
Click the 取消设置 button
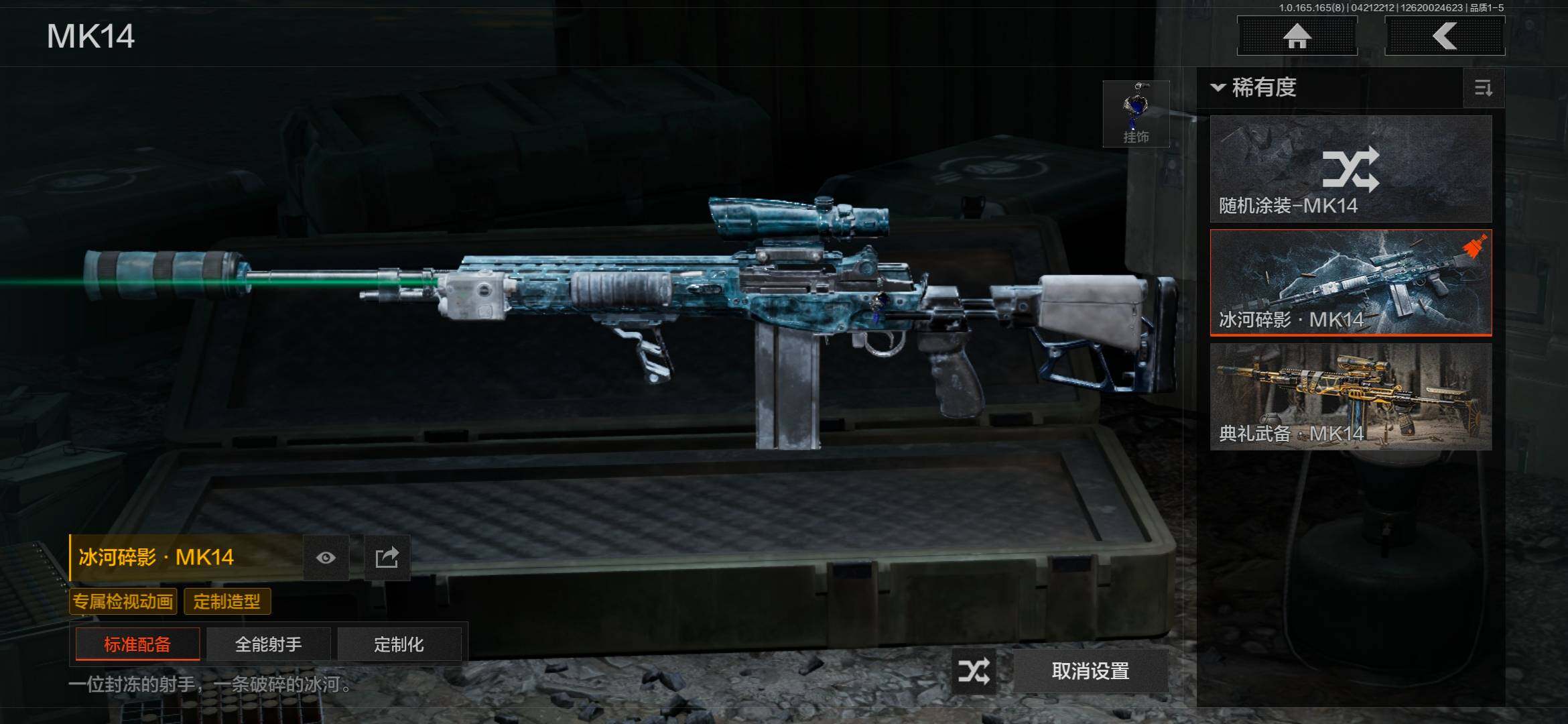coord(1090,671)
